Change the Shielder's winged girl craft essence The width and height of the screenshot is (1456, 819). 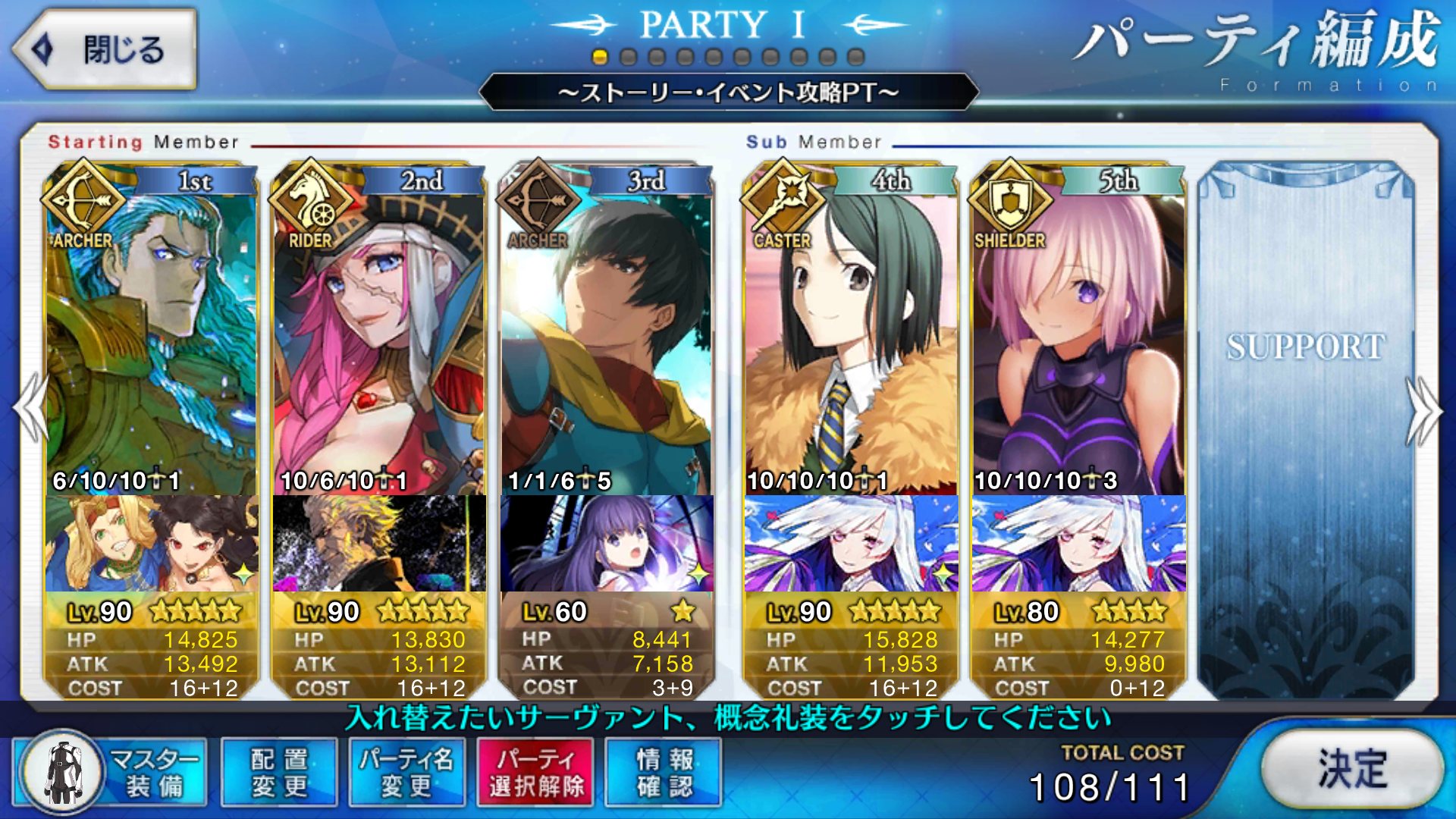pos(1078,544)
